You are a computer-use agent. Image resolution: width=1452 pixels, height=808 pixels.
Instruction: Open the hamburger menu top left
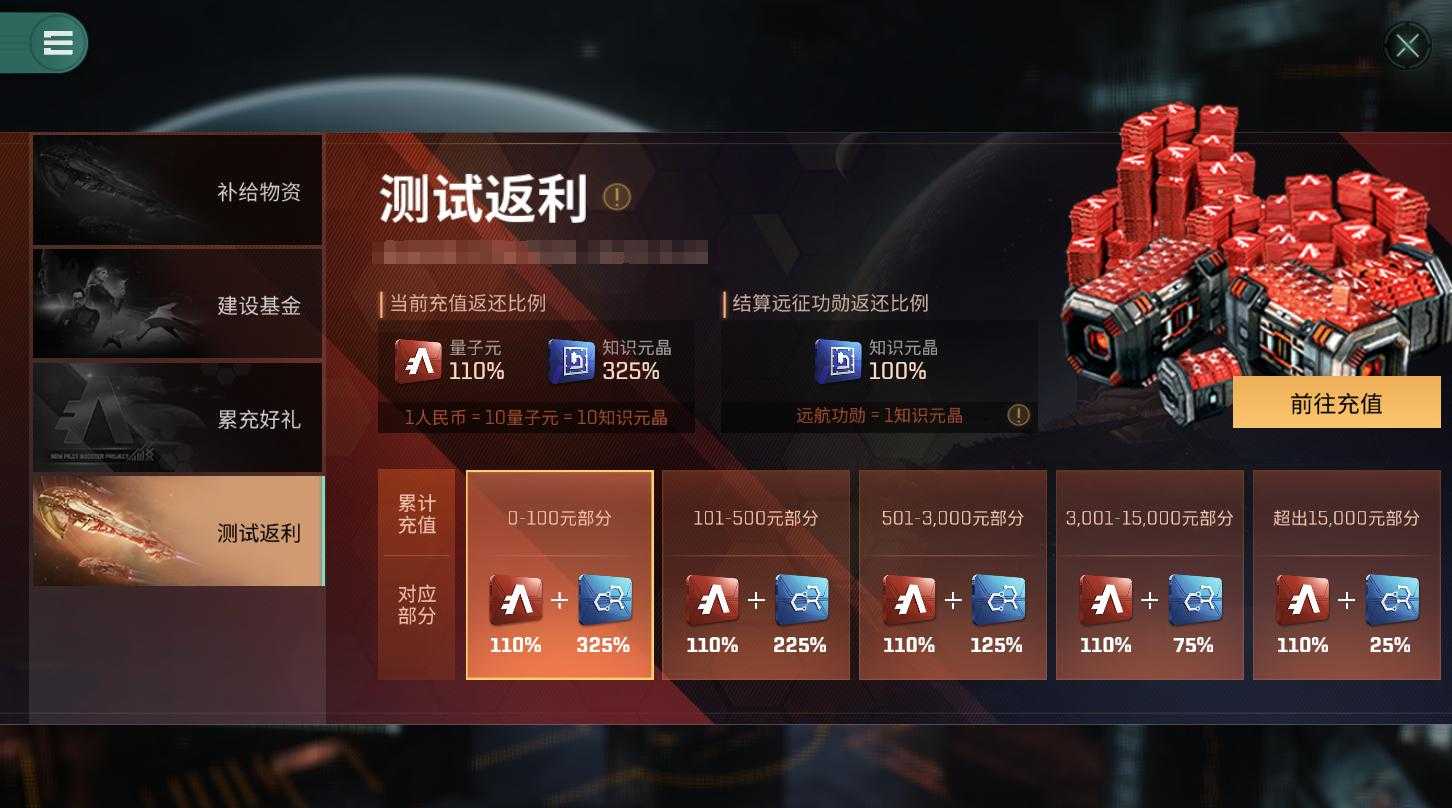pyautogui.click(x=57, y=43)
